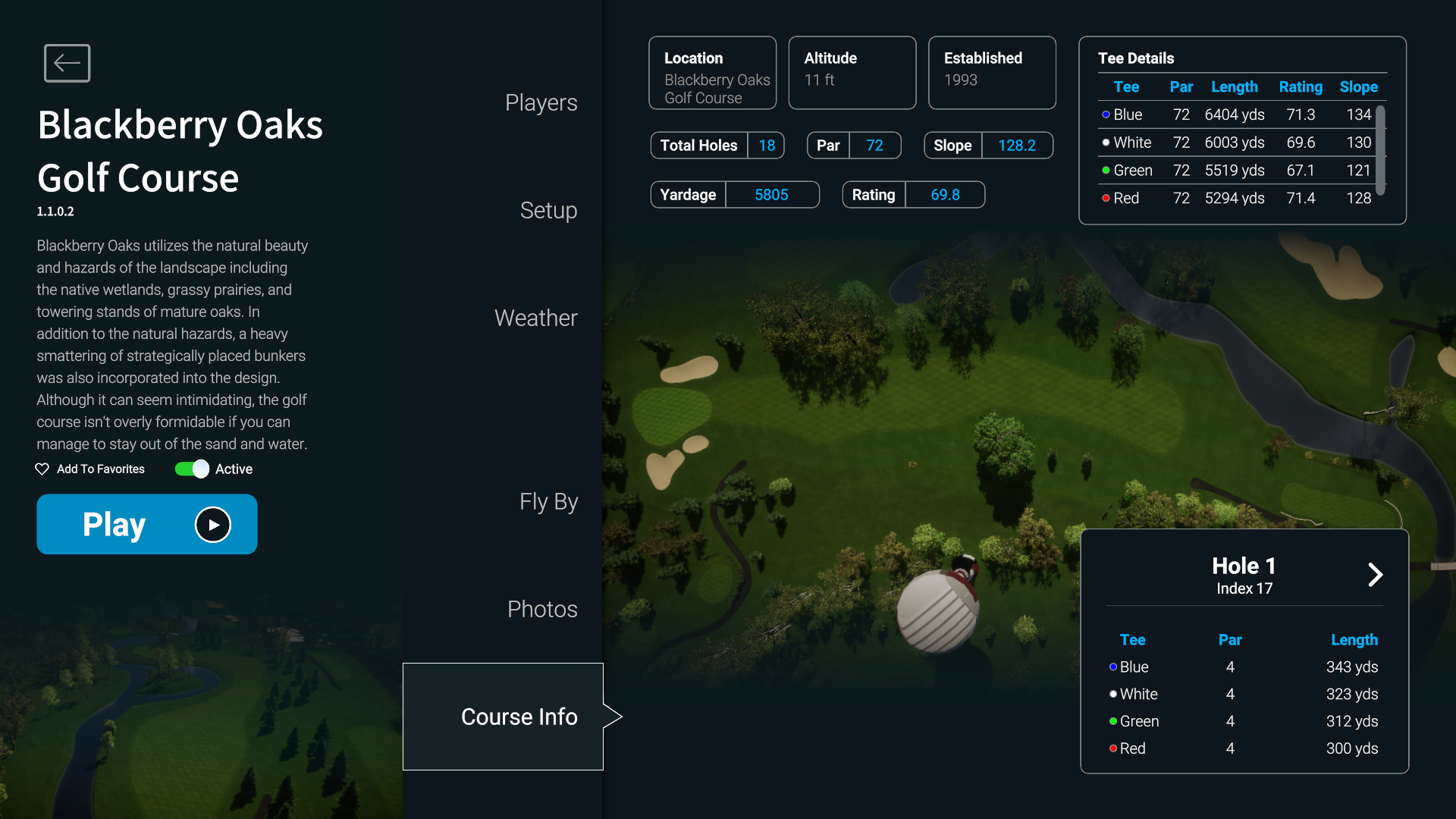1456x819 pixels.
Task: Open the Players section
Action: [541, 103]
